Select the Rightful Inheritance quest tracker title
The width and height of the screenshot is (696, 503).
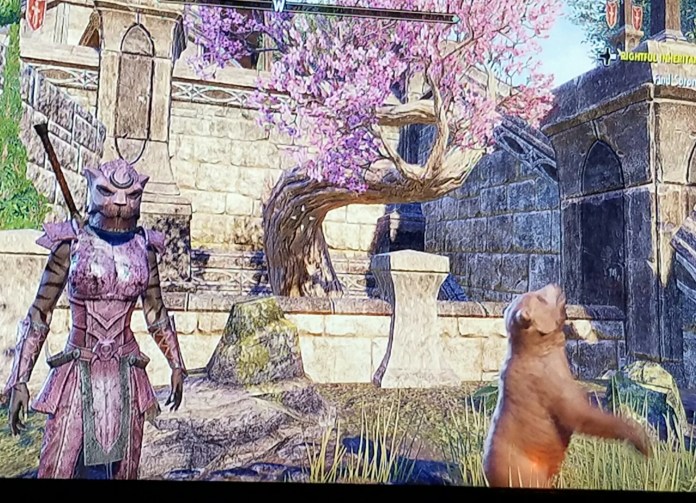coord(658,57)
